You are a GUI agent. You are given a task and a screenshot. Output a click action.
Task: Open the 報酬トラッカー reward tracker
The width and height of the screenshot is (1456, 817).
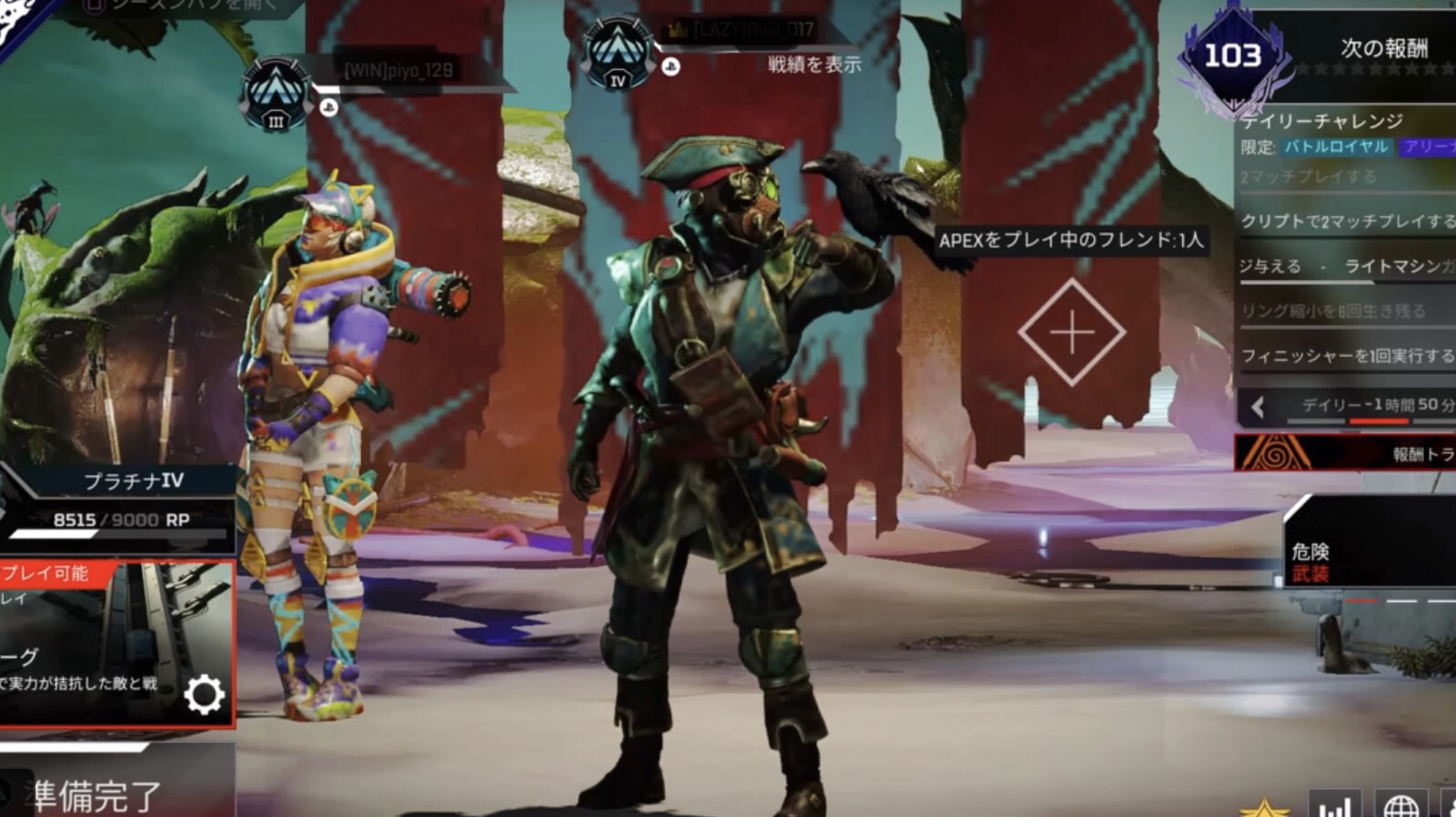tap(1346, 453)
